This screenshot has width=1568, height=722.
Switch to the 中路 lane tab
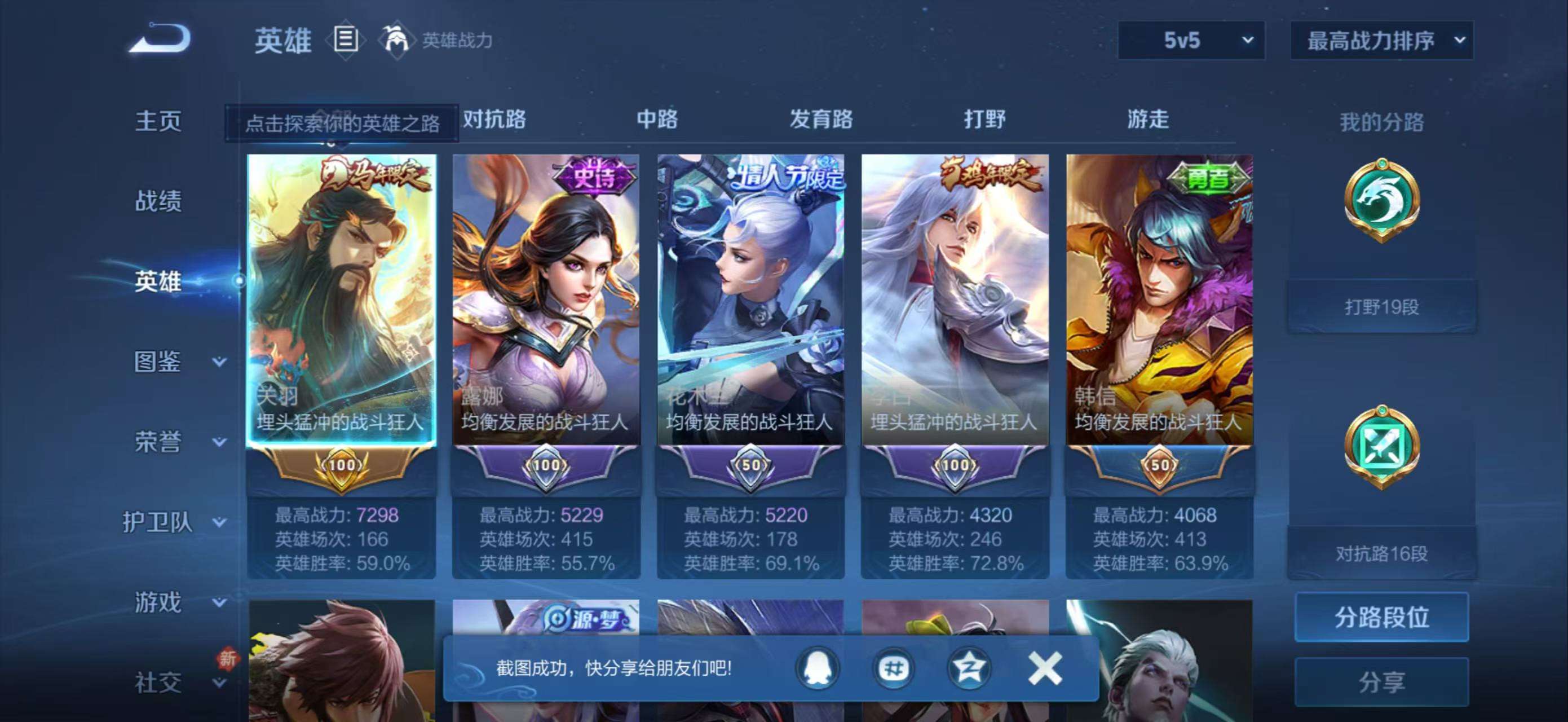(657, 120)
